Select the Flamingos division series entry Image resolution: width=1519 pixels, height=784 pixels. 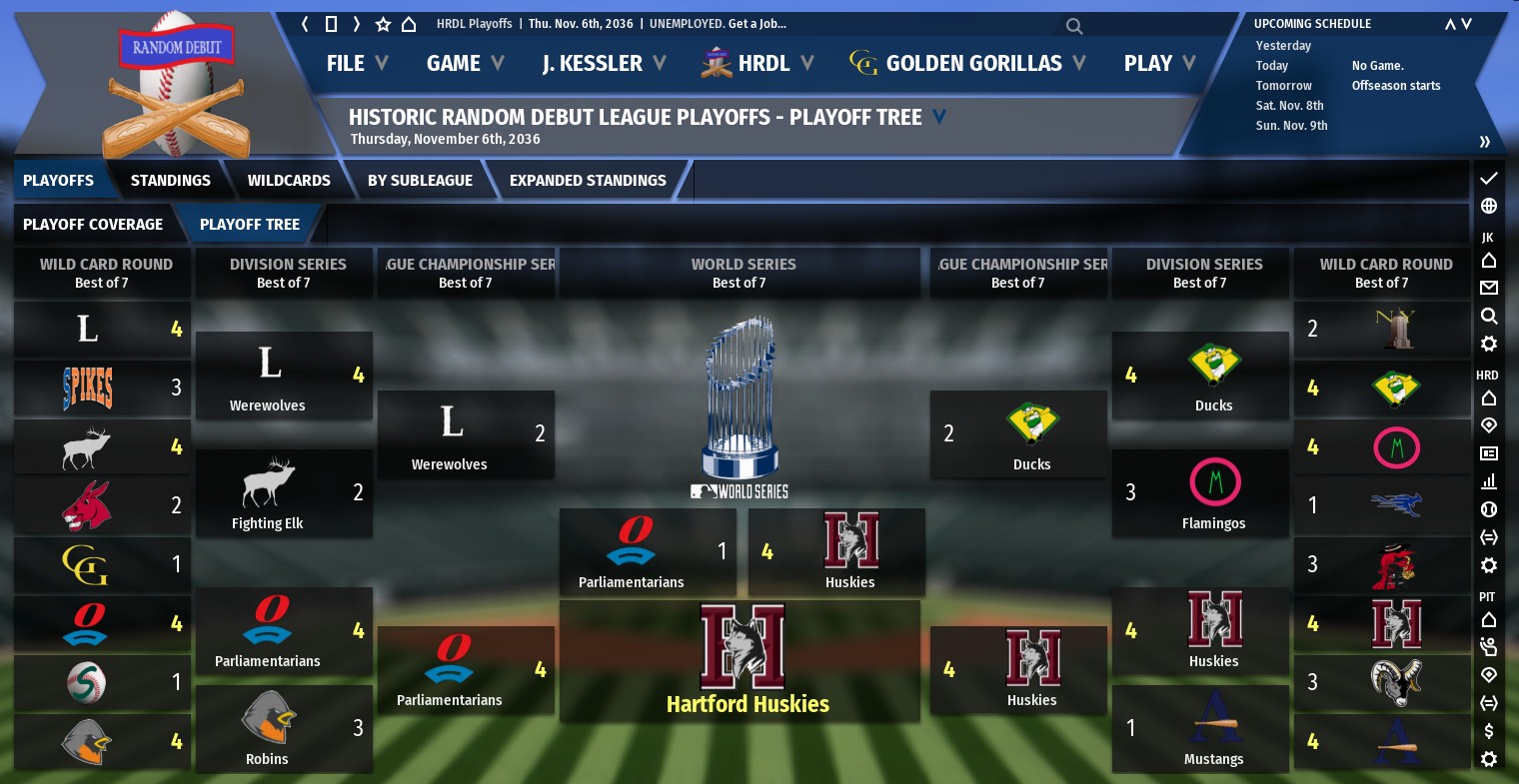click(x=1201, y=493)
